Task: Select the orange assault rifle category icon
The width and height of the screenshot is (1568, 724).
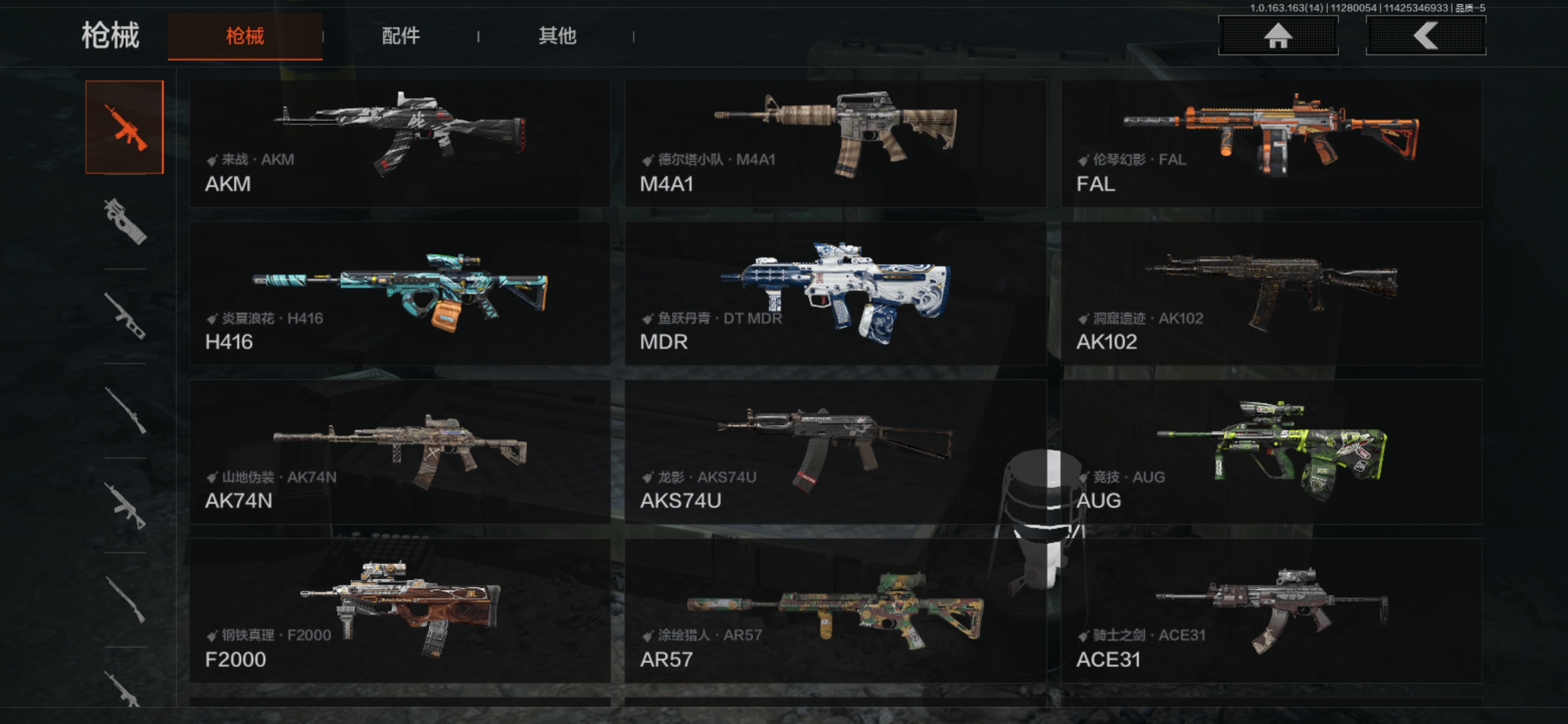Action: [x=125, y=127]
